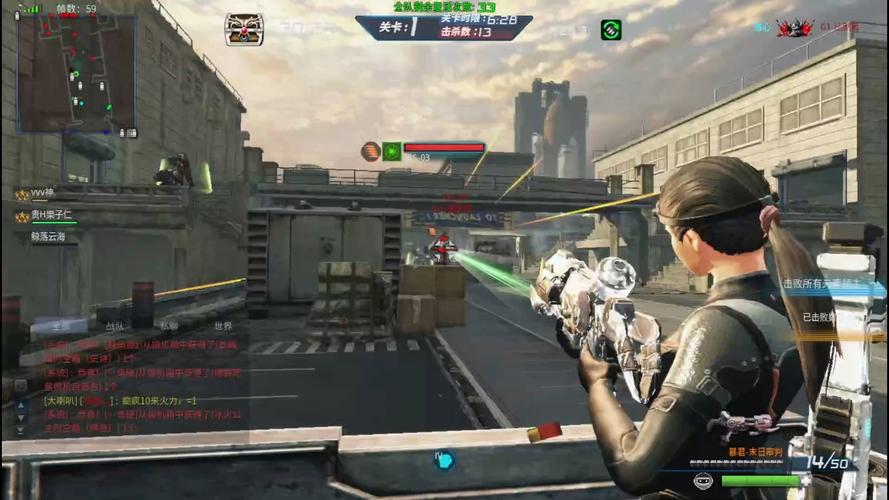889x500 pixels.
Task: Select teammate 鲸落云海 in squad list
Action: tap(48, 237)
